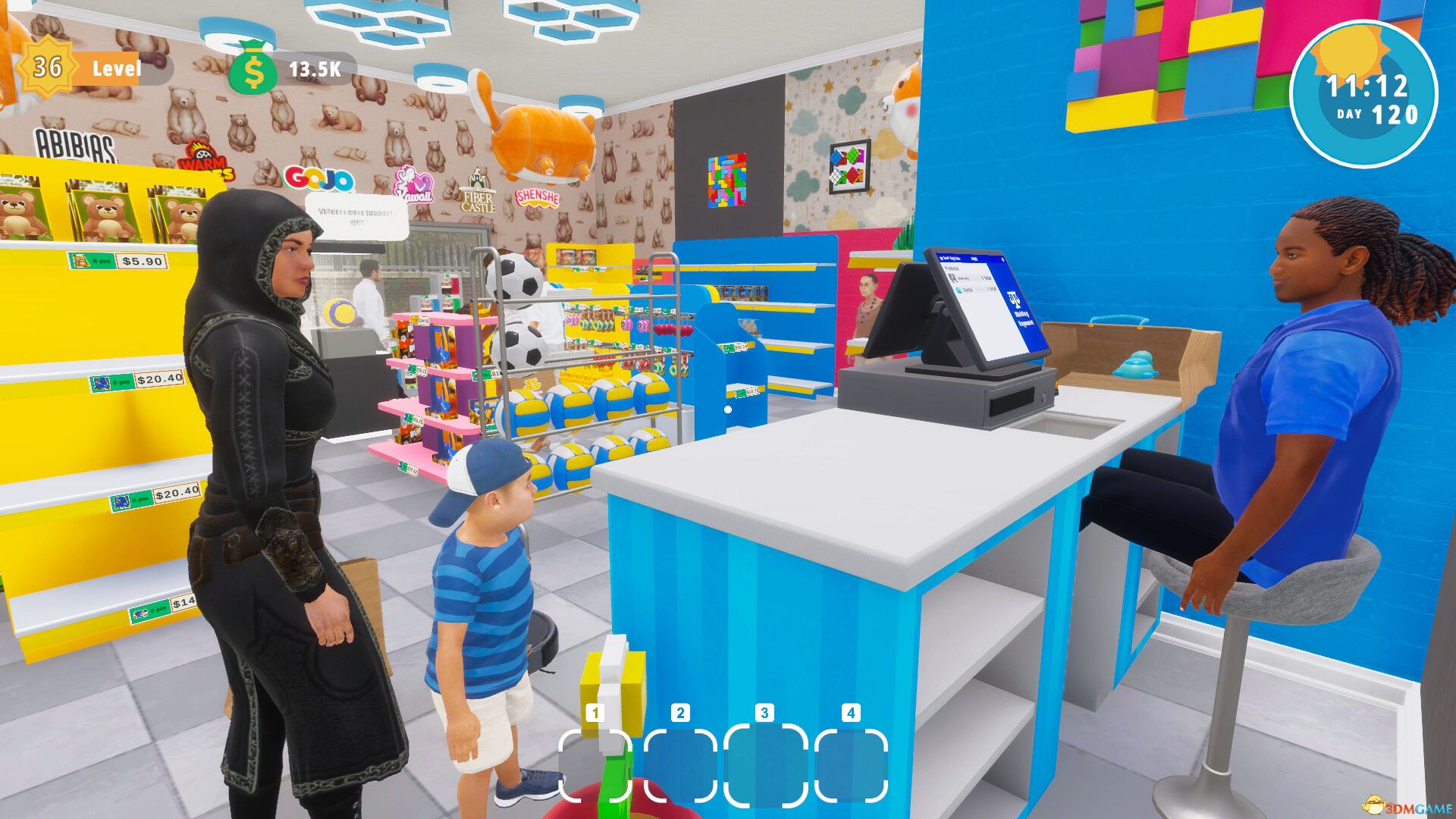This screenshot has width=1456, height=819.
Task: Click the Level 36 star badge
Action: coord(47,68)
